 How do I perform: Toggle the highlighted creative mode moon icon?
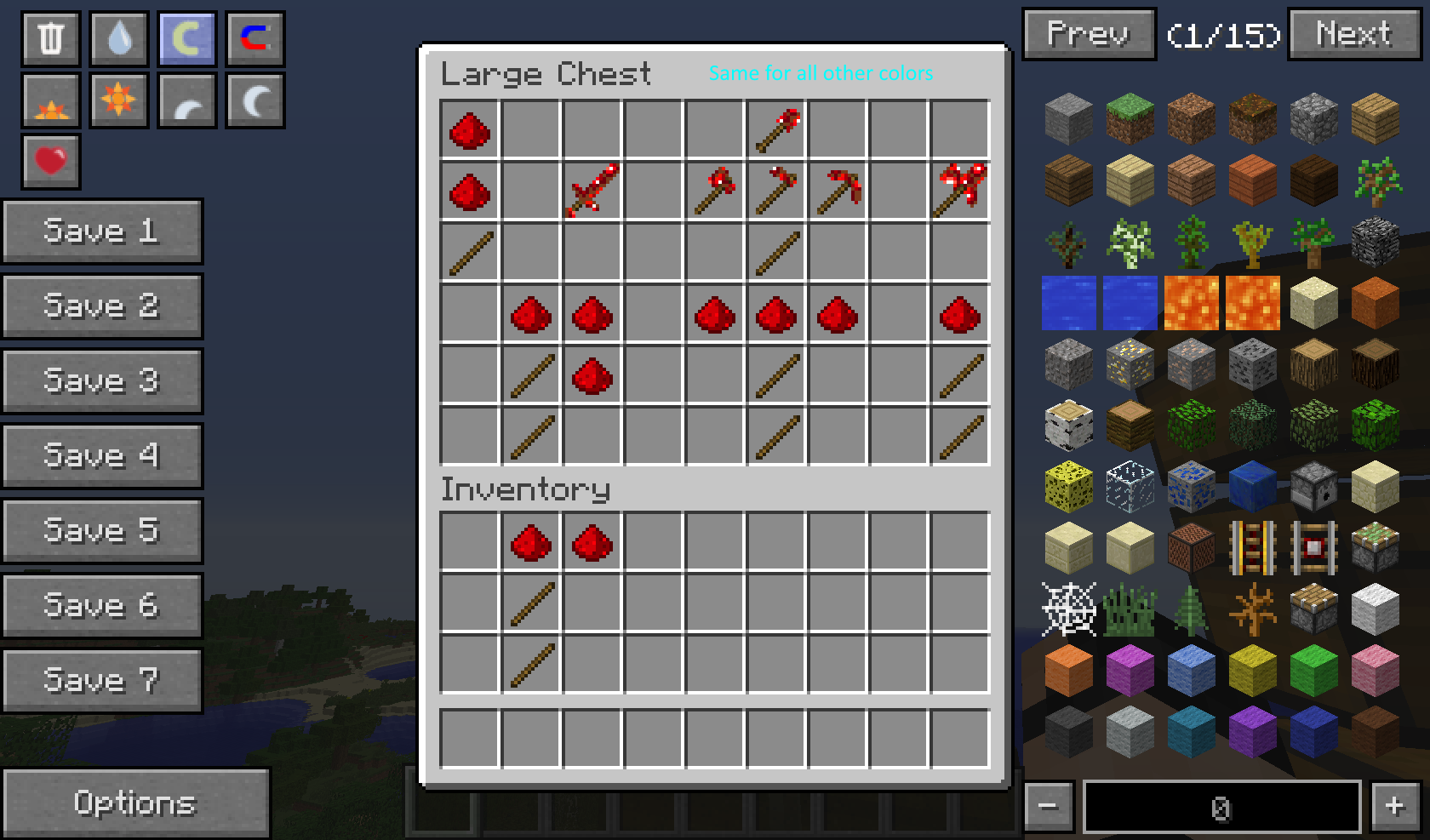[x=186, y=38]
